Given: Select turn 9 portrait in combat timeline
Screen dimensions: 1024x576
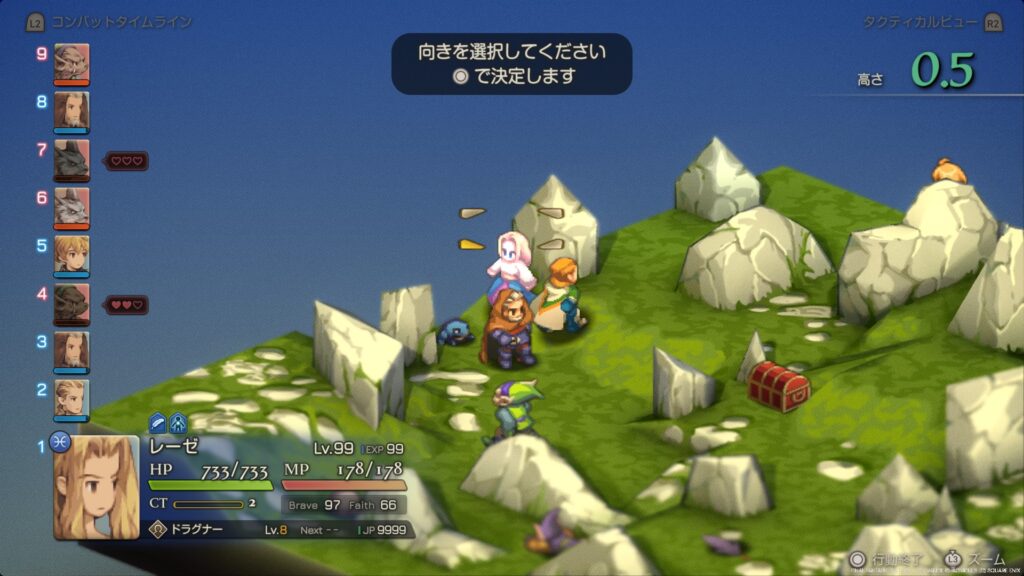Looking at the screenshot, I should click(71, 61).
